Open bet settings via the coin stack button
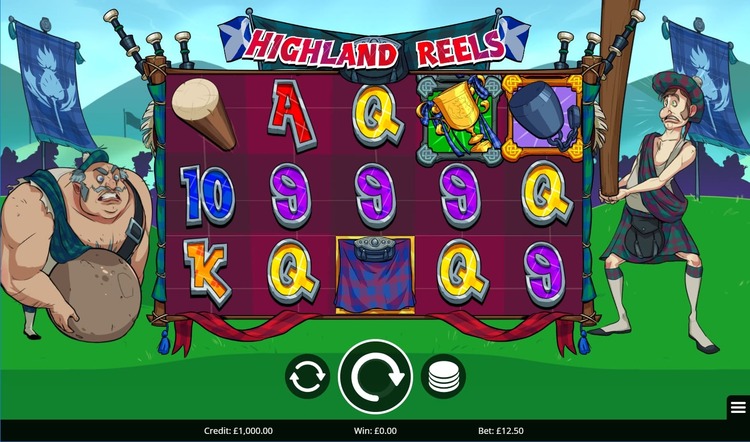 point(443,377)
